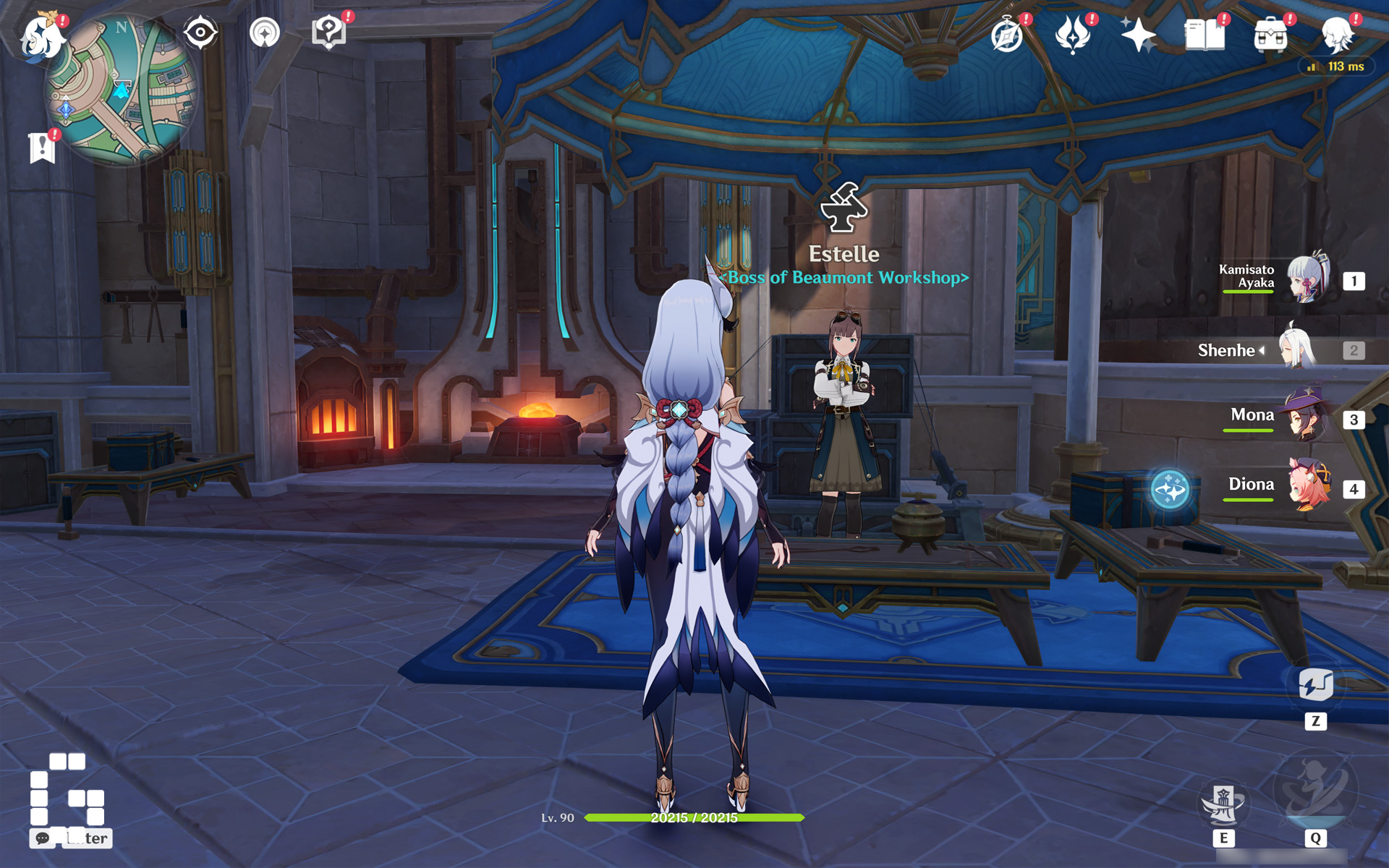Image resolution: width=1389 pixels, height=868 pixels.
Task: Select the eye-shaped vision icon near minimap
Action: coord(201,30)
